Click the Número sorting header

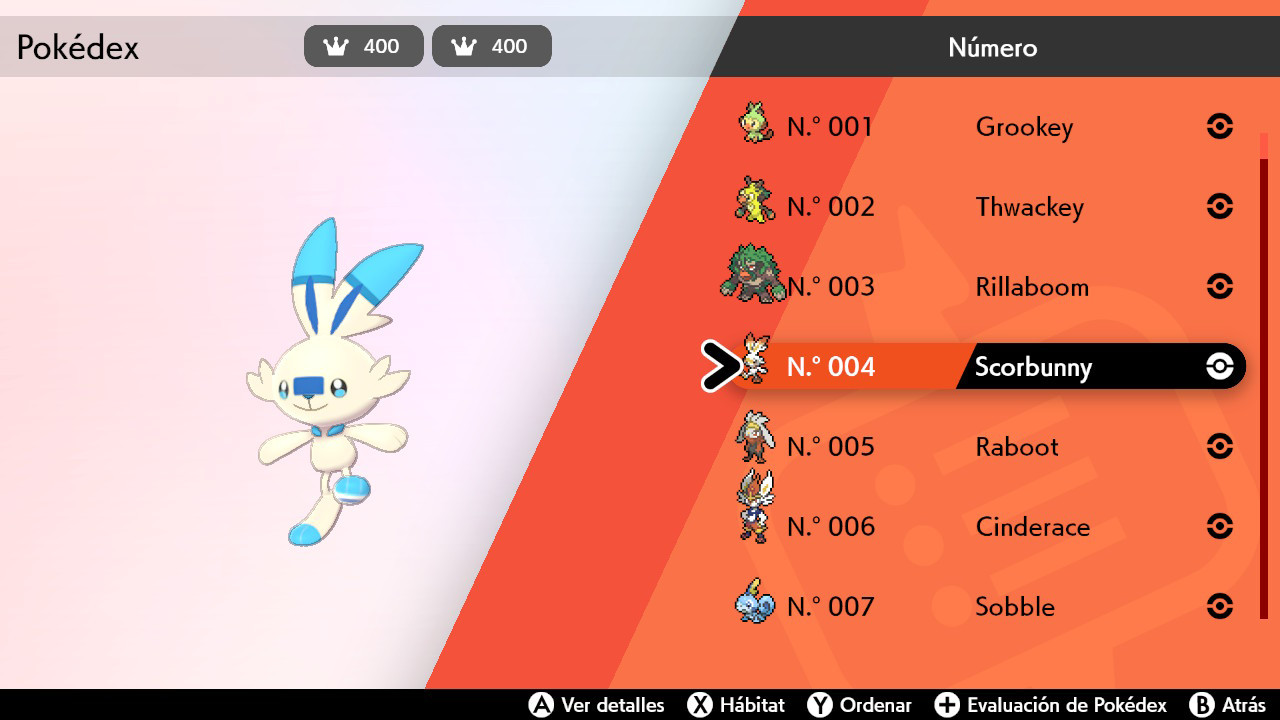[x=992, y=47]
